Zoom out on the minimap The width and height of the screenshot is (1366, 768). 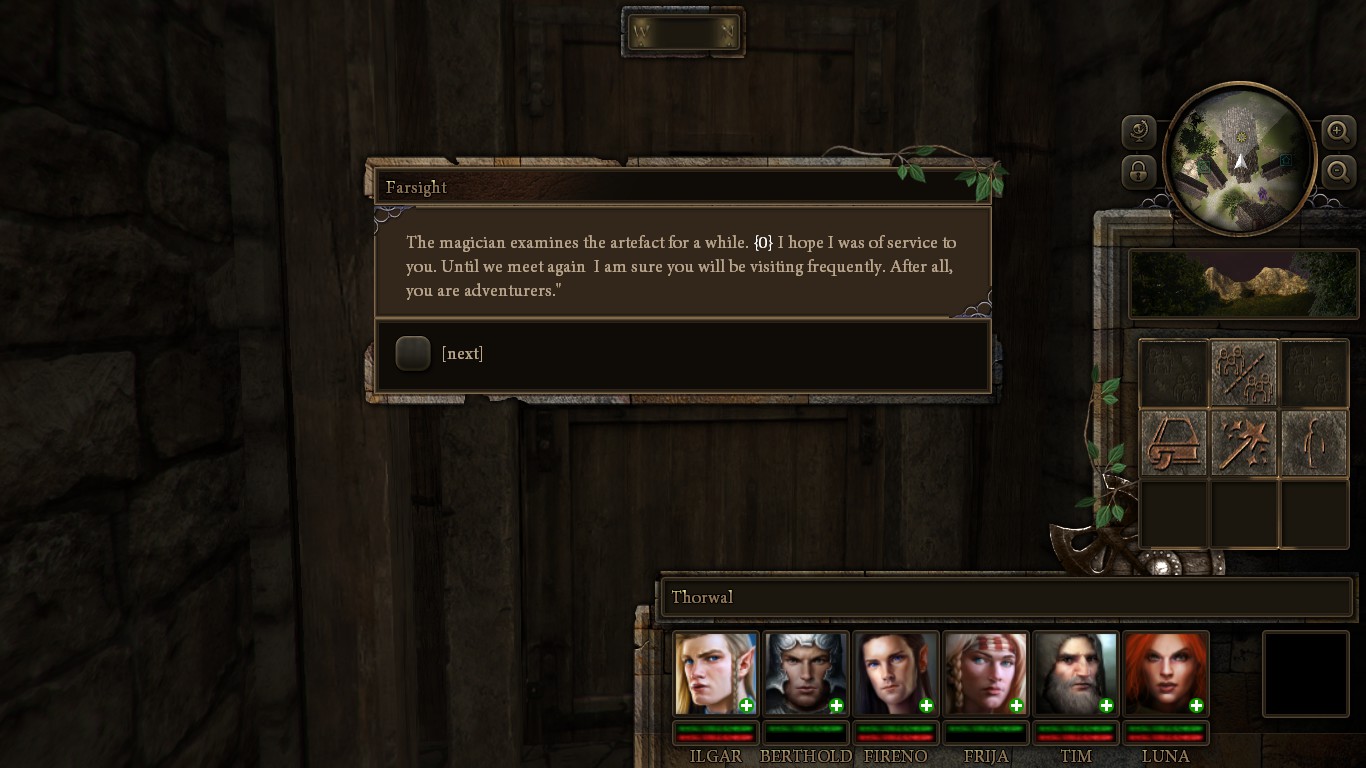1338,171
